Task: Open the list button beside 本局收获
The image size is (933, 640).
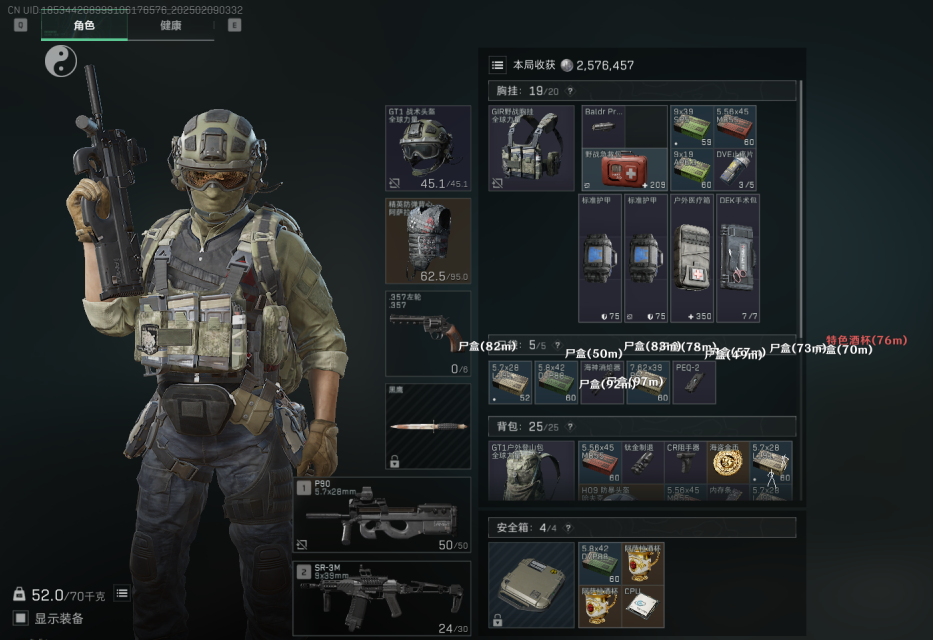Action: click(x=497, y=65)
